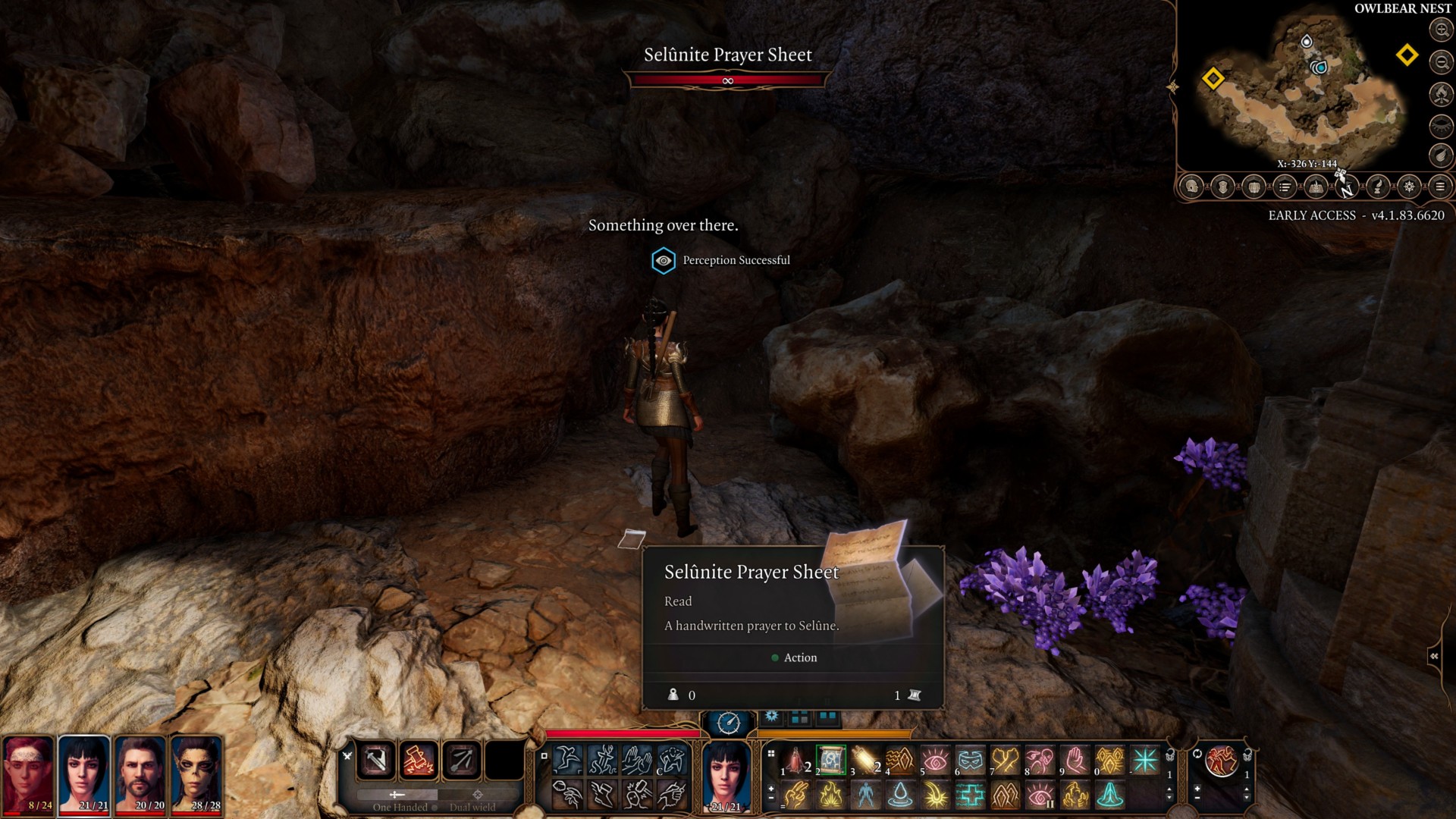This screenshot has height=819, width=1456.
Task: Click the end turn clock button
Action: tap(728, 723)
